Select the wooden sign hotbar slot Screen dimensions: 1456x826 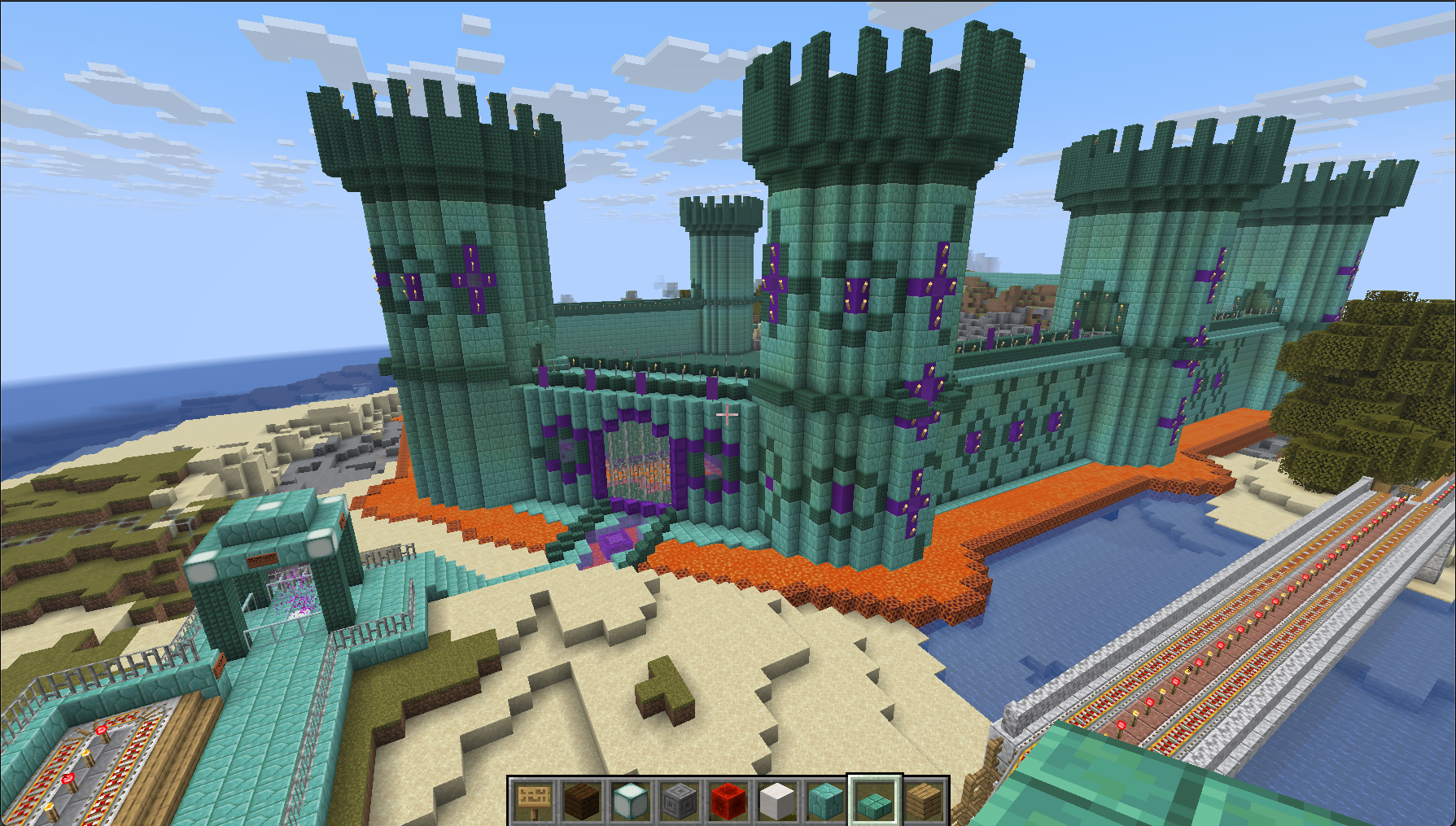point(533,800)
